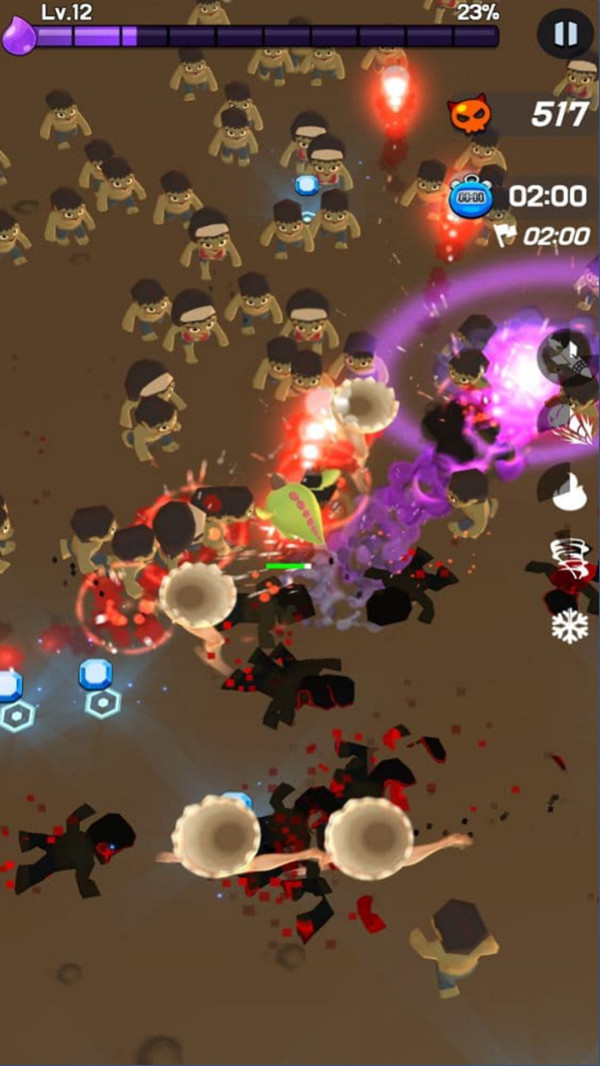Pause the game
This screenshot has width=600, height=1066.
point(565,34)
